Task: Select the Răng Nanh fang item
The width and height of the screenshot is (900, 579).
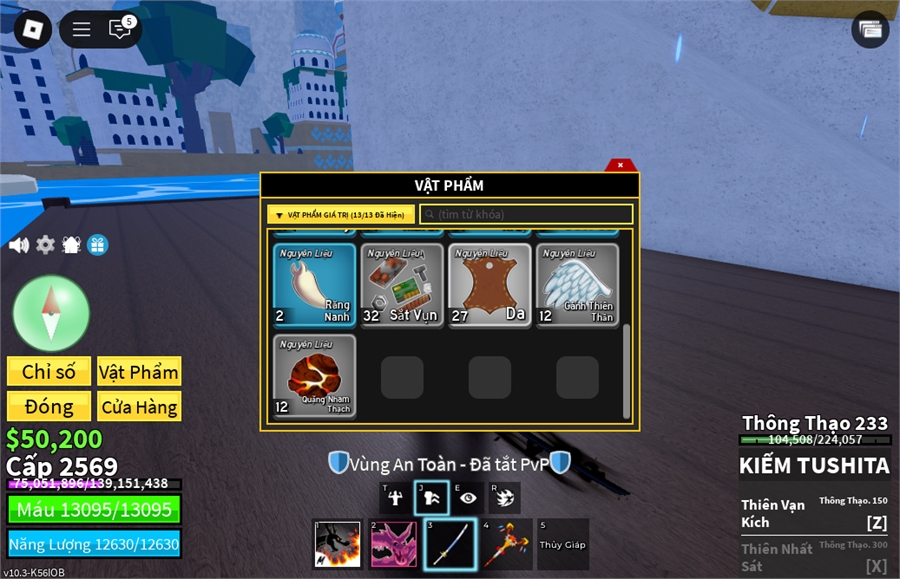Action: [x=314, y=285]
